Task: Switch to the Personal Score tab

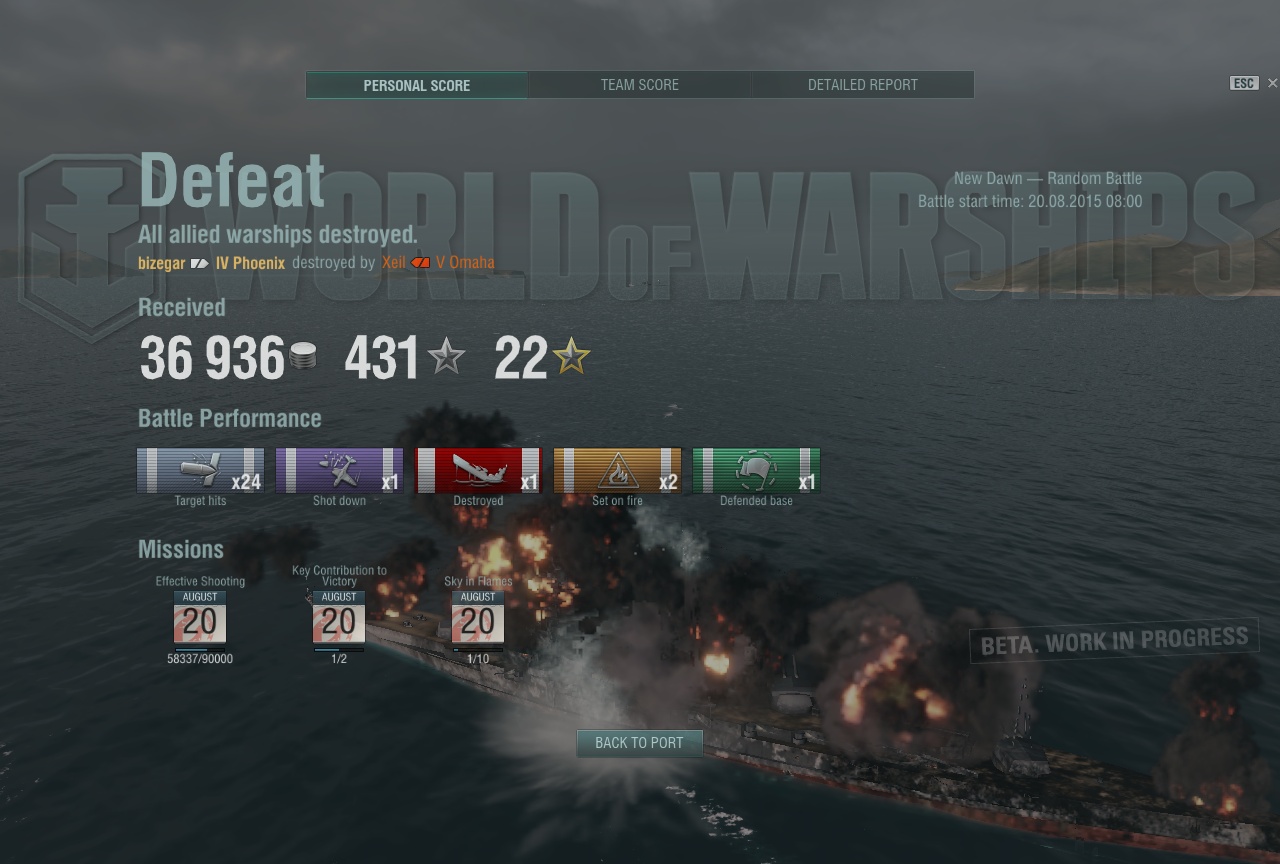Action: click(x=416, y=85)
